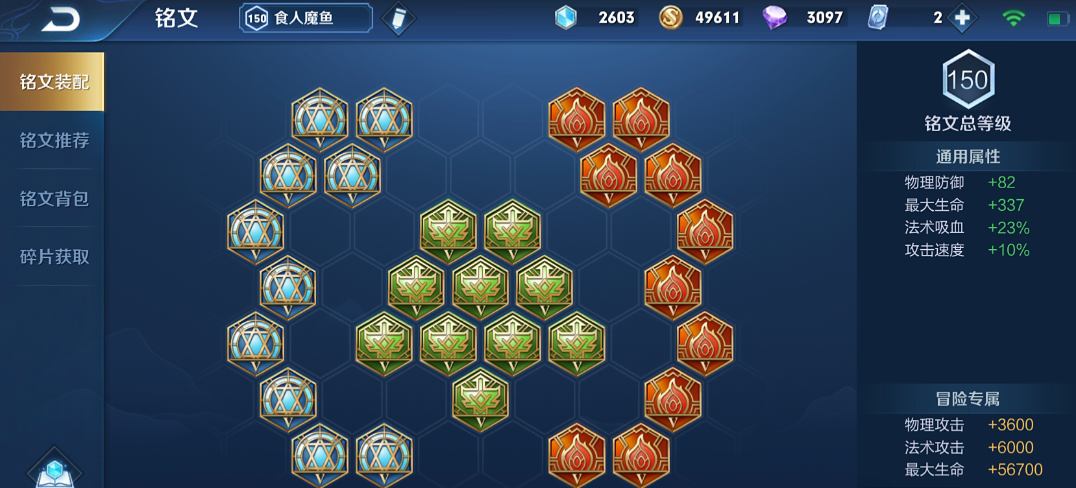Open the 铭文推荐 tab
The image size is (1076, 488).
[x=54, y=140]
